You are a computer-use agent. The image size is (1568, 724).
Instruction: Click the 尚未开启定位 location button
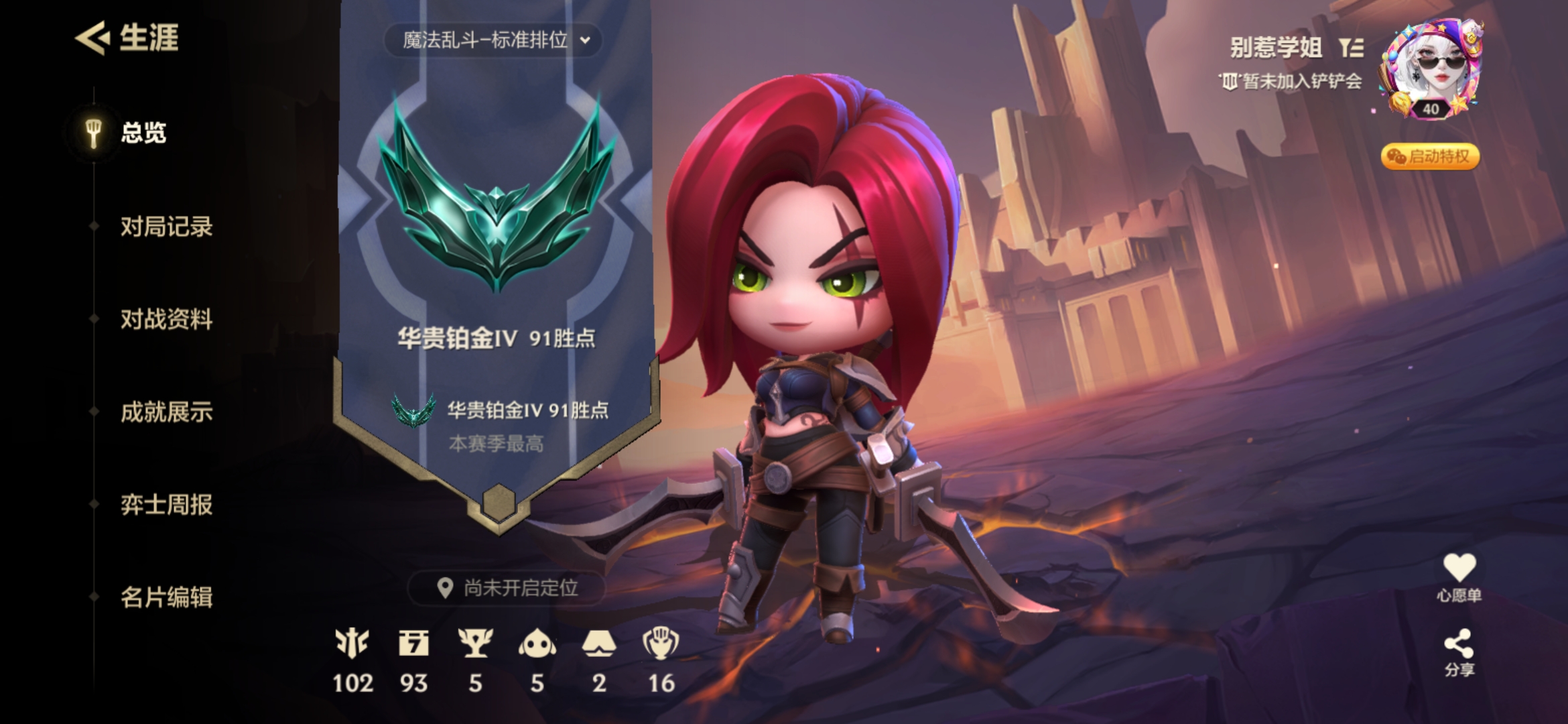click(x=508, y=588)
